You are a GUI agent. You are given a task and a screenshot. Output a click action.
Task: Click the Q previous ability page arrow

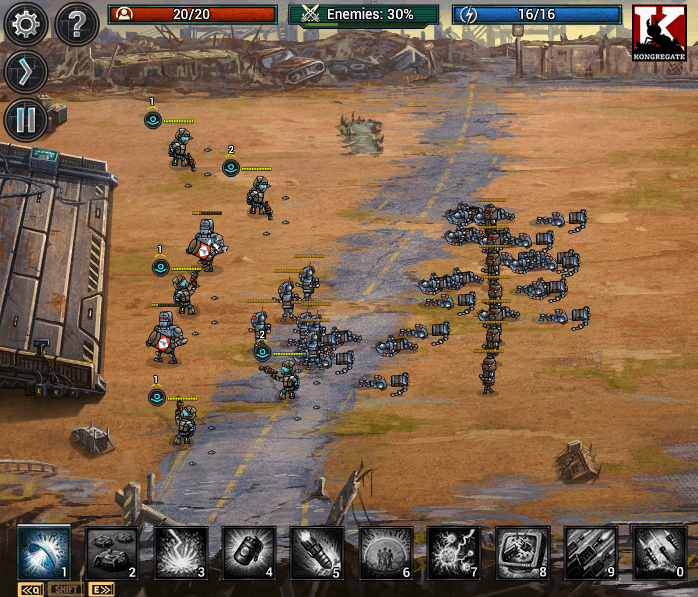point(30,589)
